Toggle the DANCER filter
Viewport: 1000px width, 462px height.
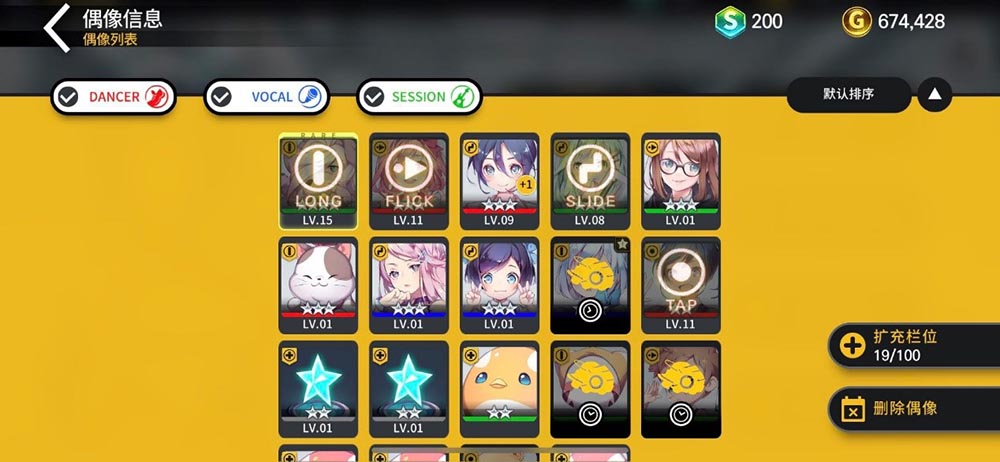(x=113, y=97)
